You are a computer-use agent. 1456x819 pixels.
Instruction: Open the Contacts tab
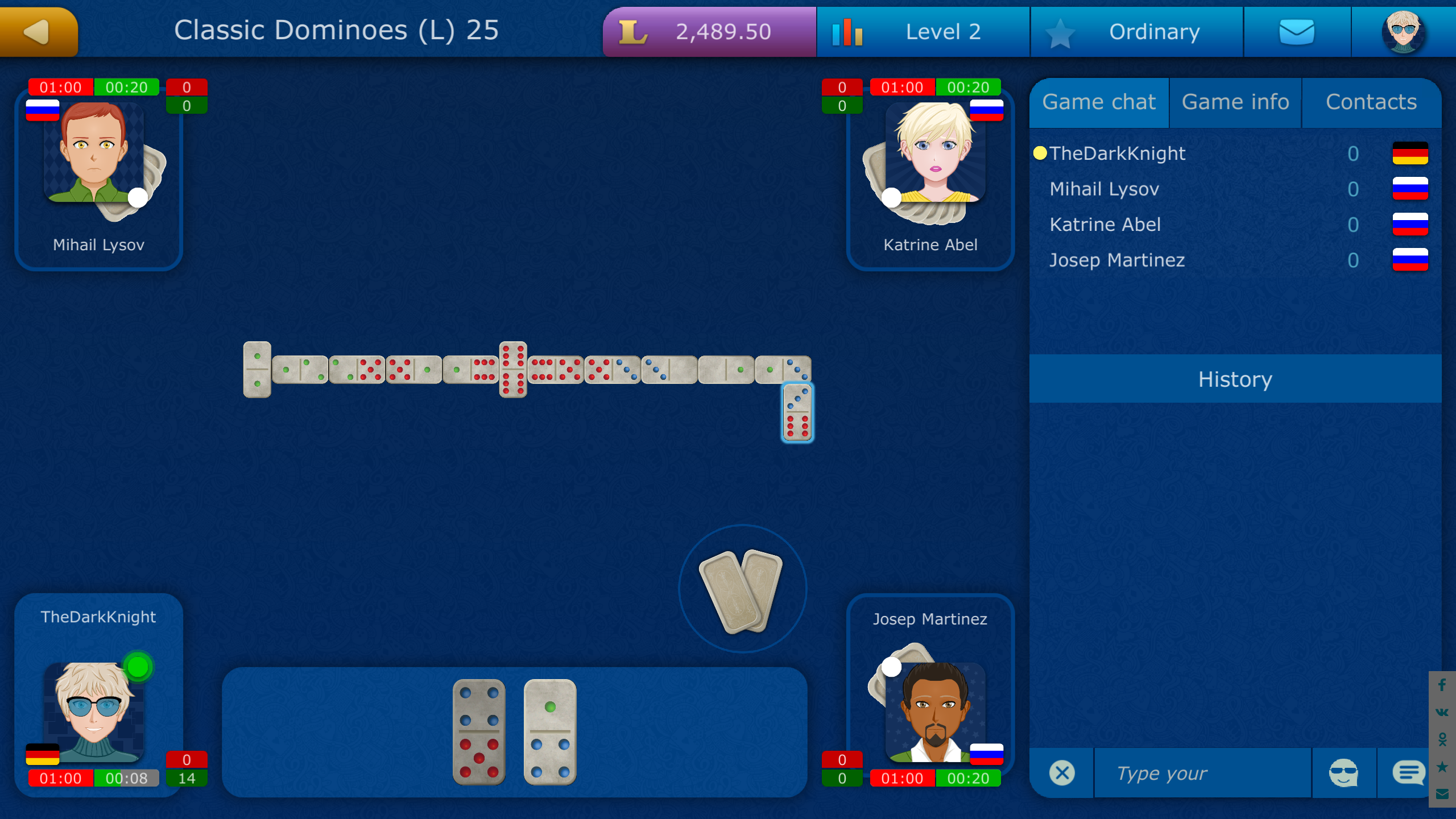click(1371, 102)
